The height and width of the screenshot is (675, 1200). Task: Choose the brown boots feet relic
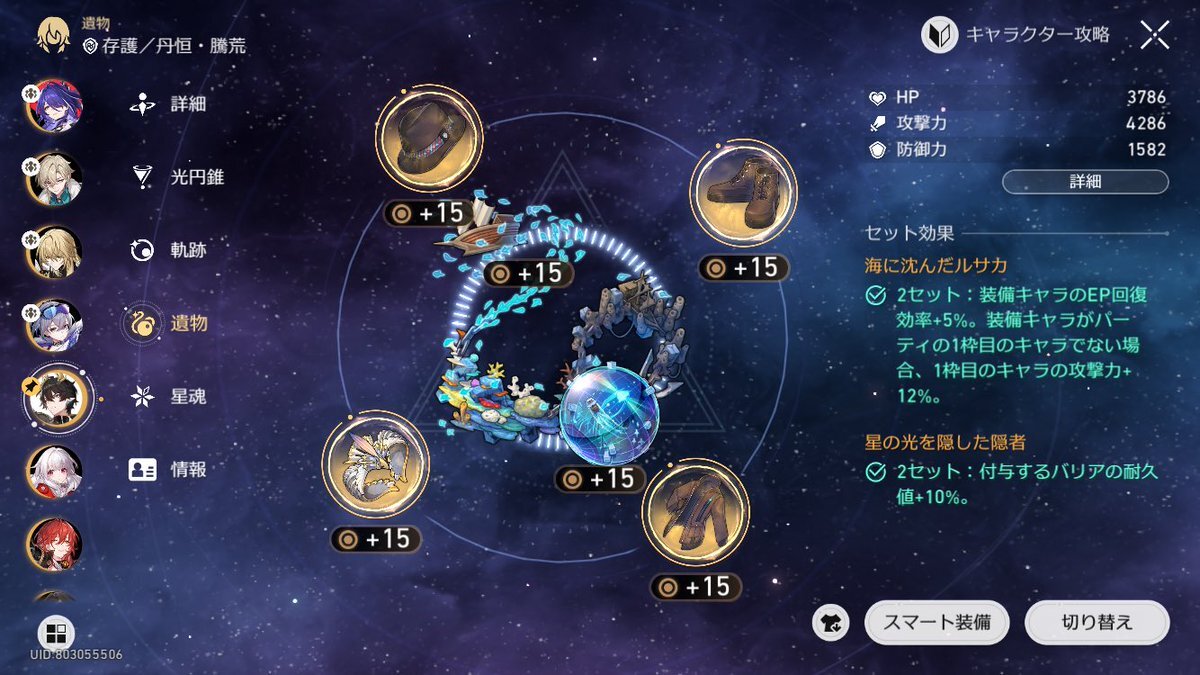[743, 191]
